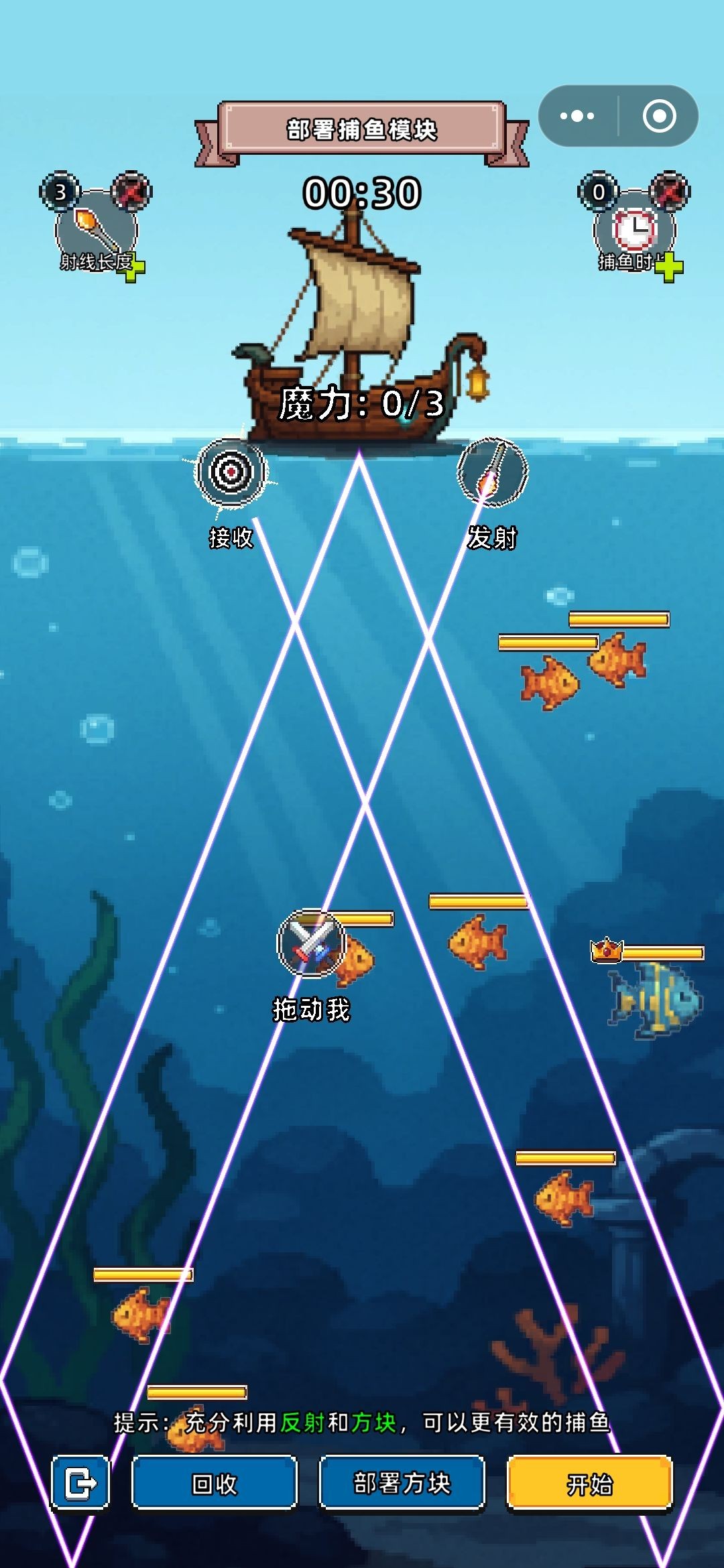Tap the 捕鱼时长 clock upgrade icon
Screen dimensions: 724x1568
[634, 229]
